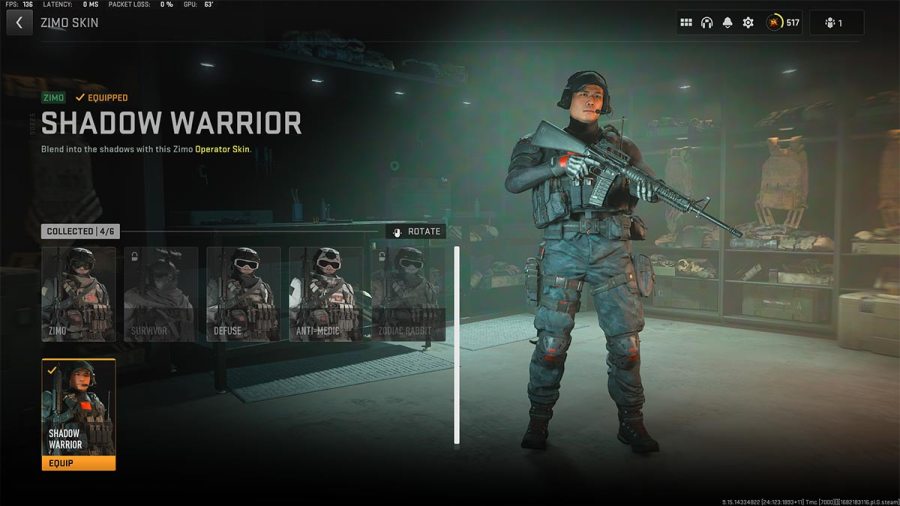Go back using the arrow button
The height and width of the screenshot is (506, 900).
(x=18, y=22)
